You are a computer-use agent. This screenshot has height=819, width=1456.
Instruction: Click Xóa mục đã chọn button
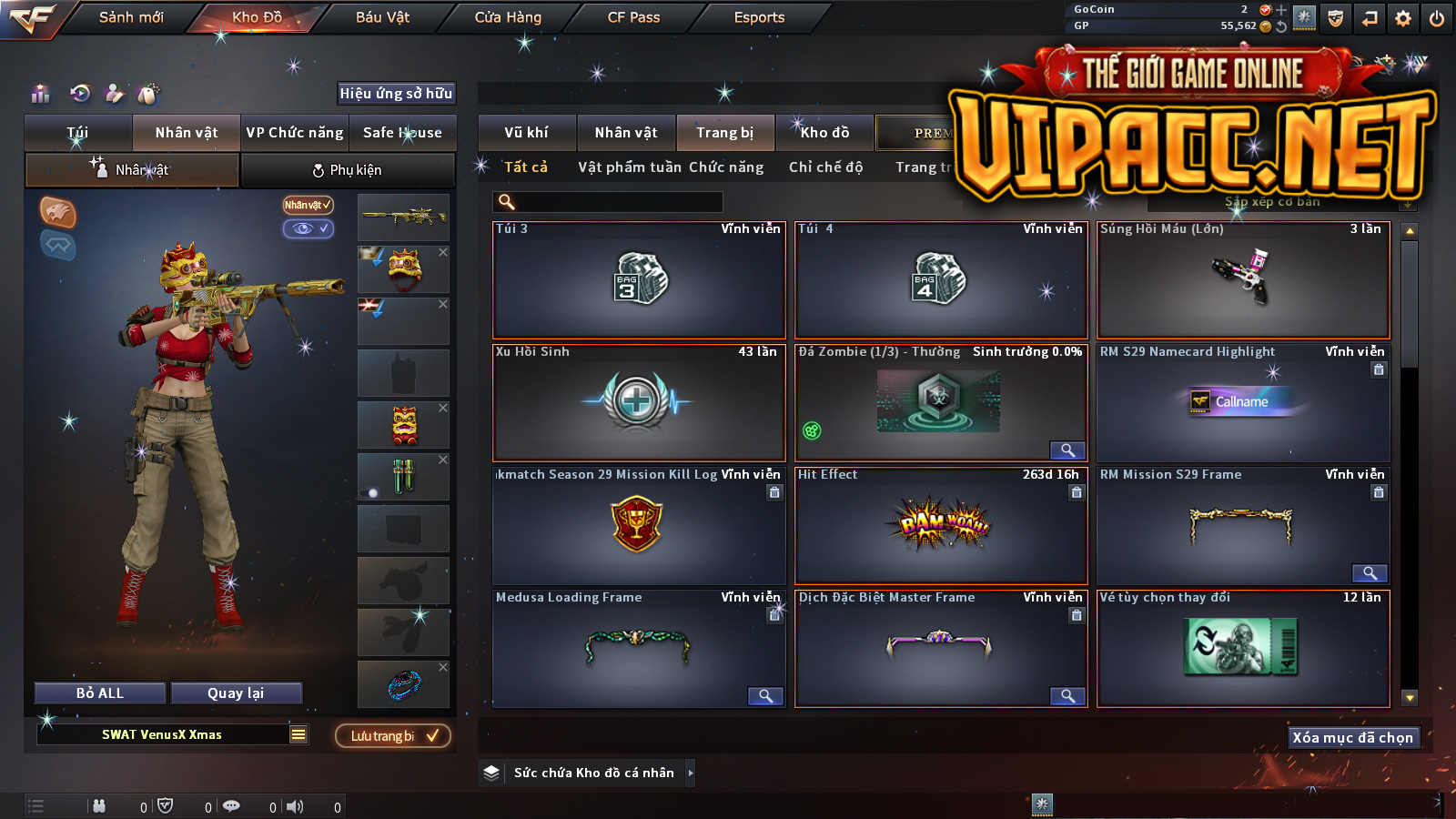click(x=1352, y=738)
